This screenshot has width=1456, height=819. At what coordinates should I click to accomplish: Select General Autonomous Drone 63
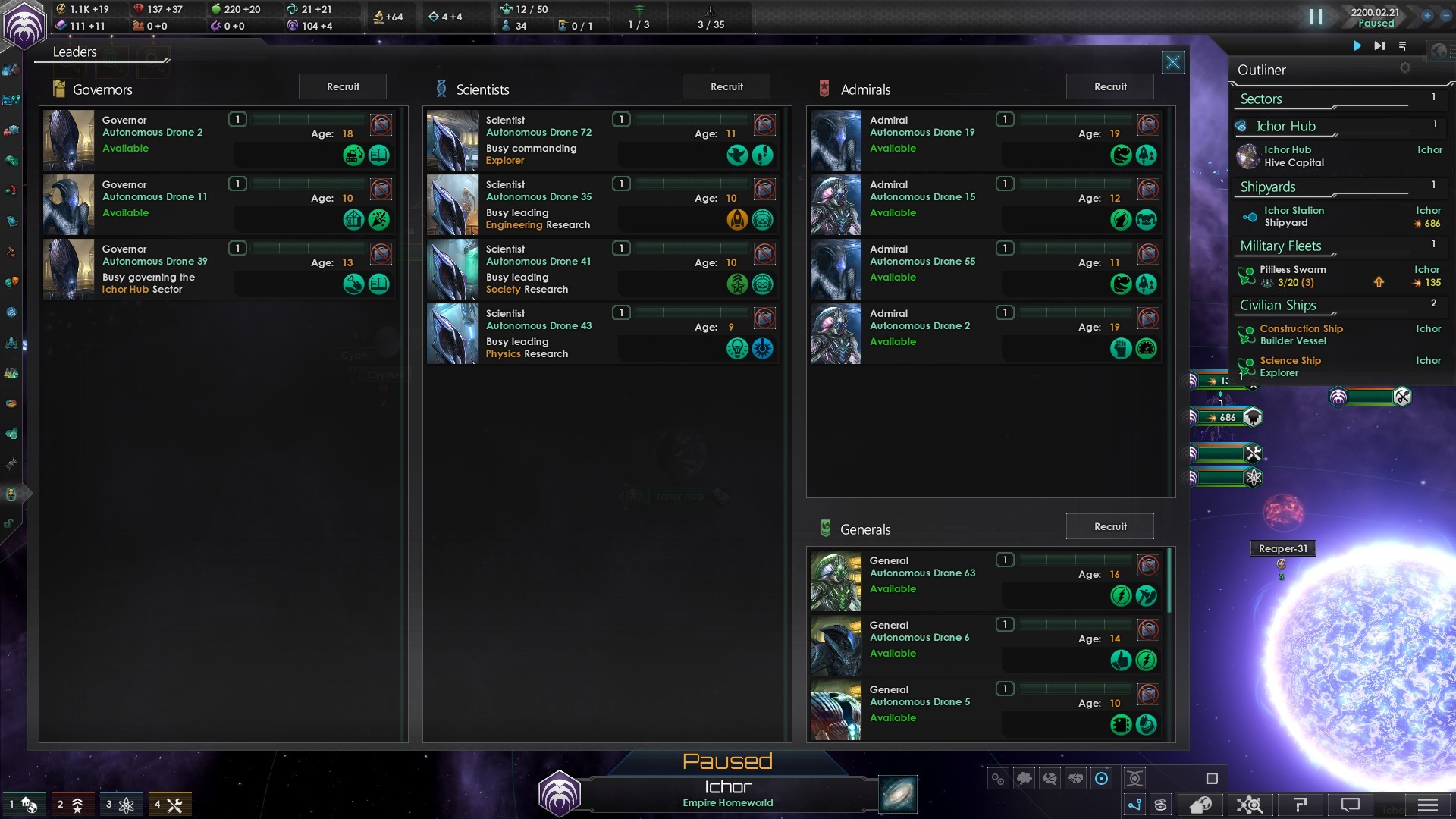(922, 573)
